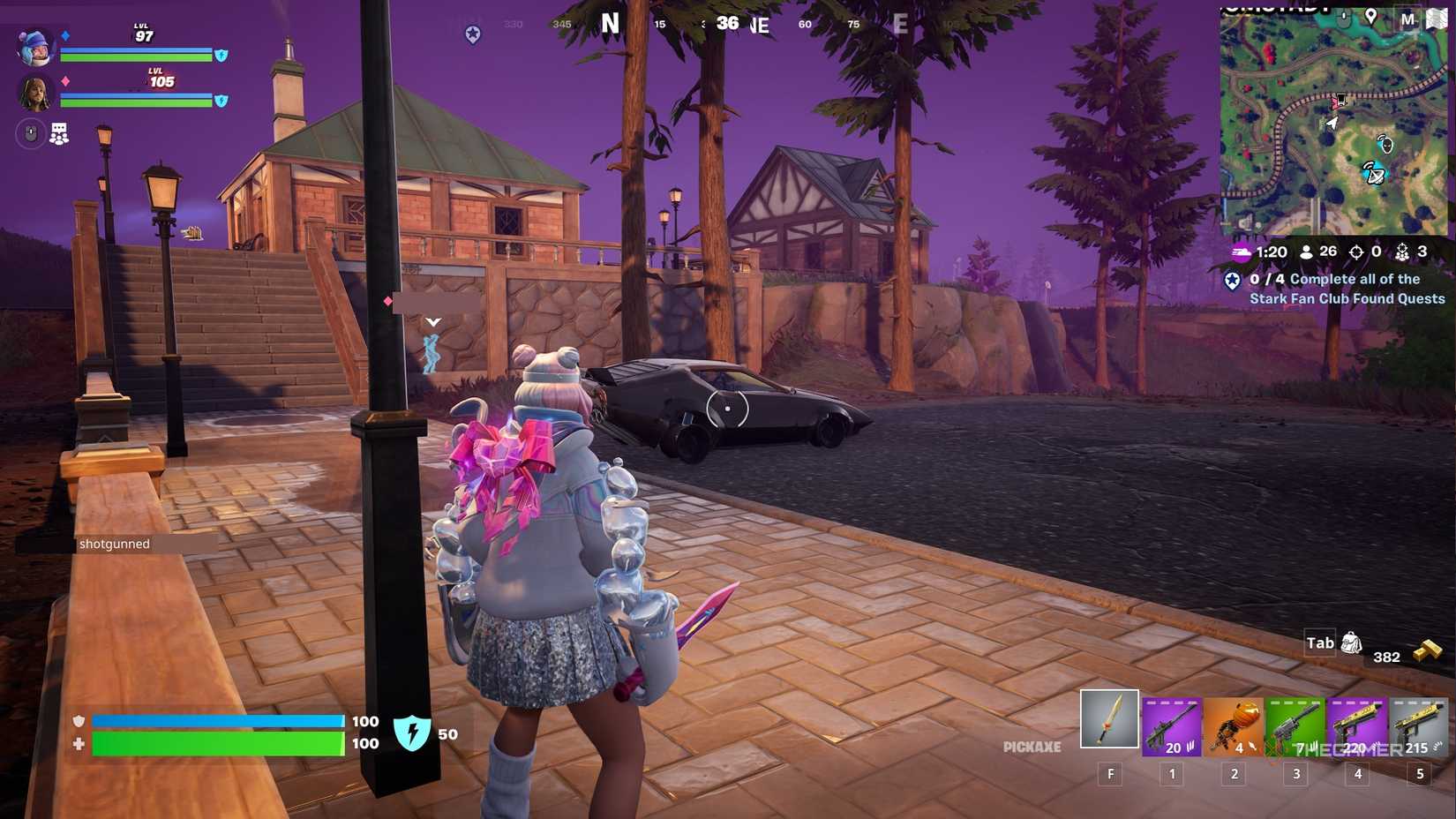Click the map marker pin above the minimap
This screenshot has width=1456, height=819.
pyautogui.click(x=1370, y=15)
